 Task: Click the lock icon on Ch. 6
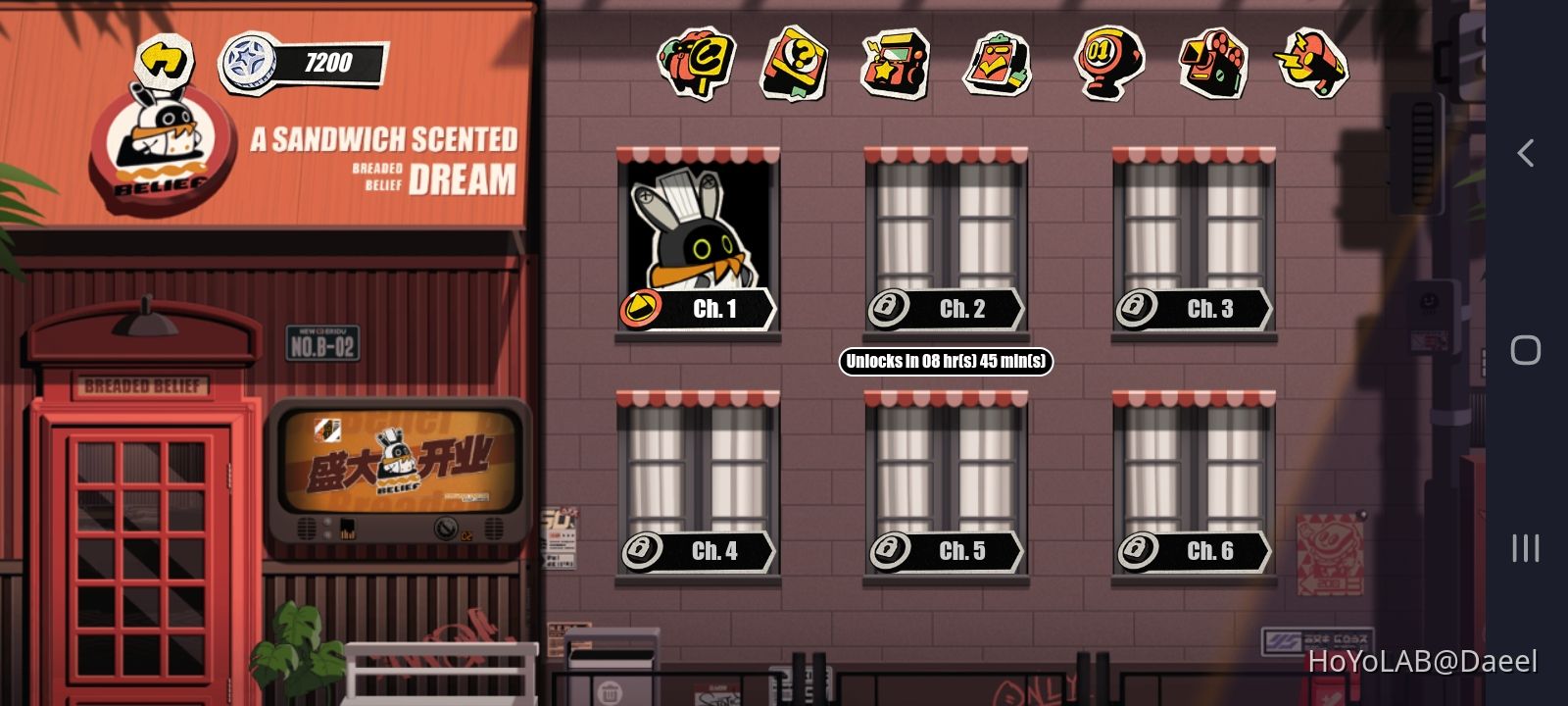coord(1137,551)
